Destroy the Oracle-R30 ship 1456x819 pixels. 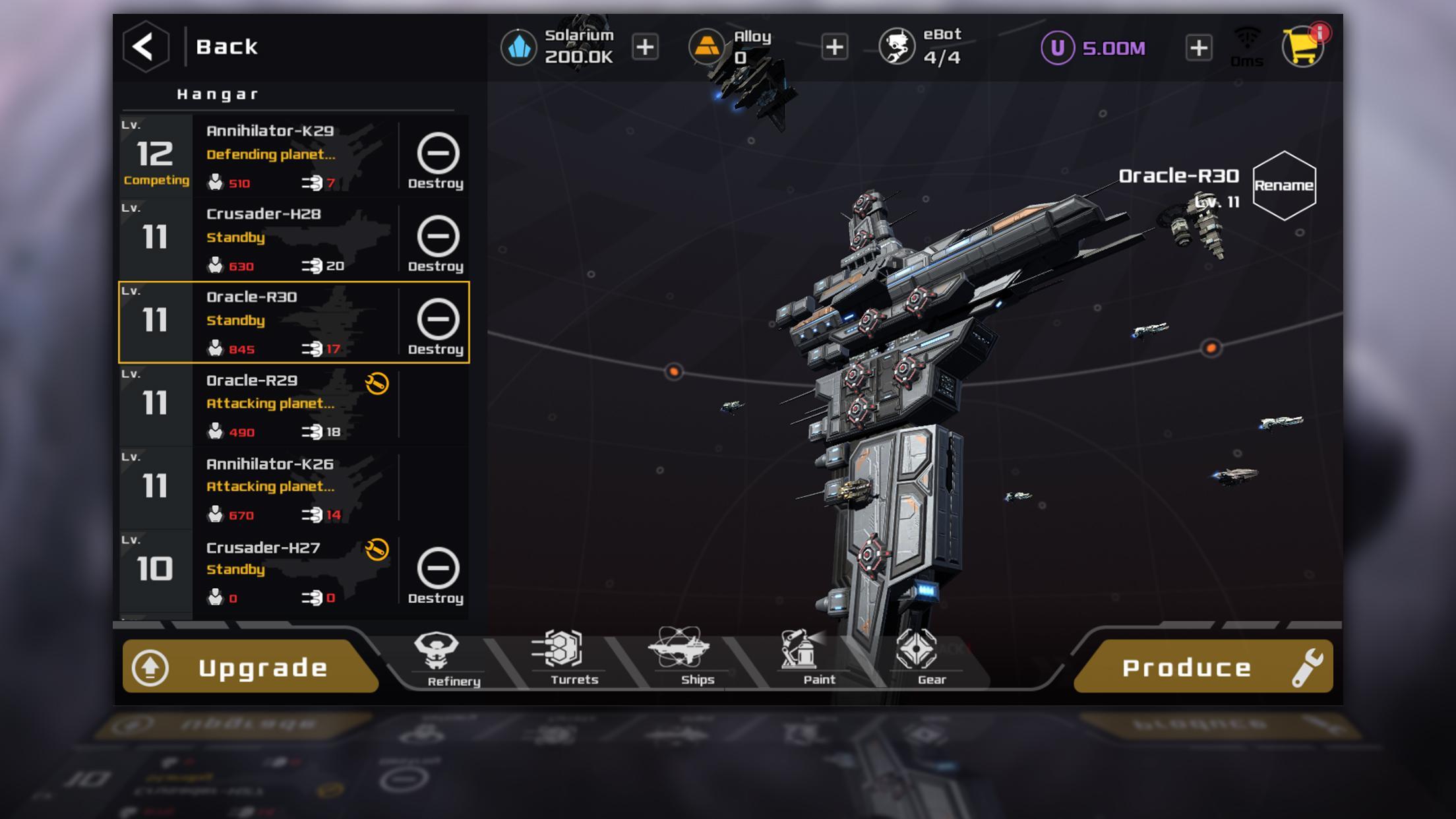(x=437, y=326)
